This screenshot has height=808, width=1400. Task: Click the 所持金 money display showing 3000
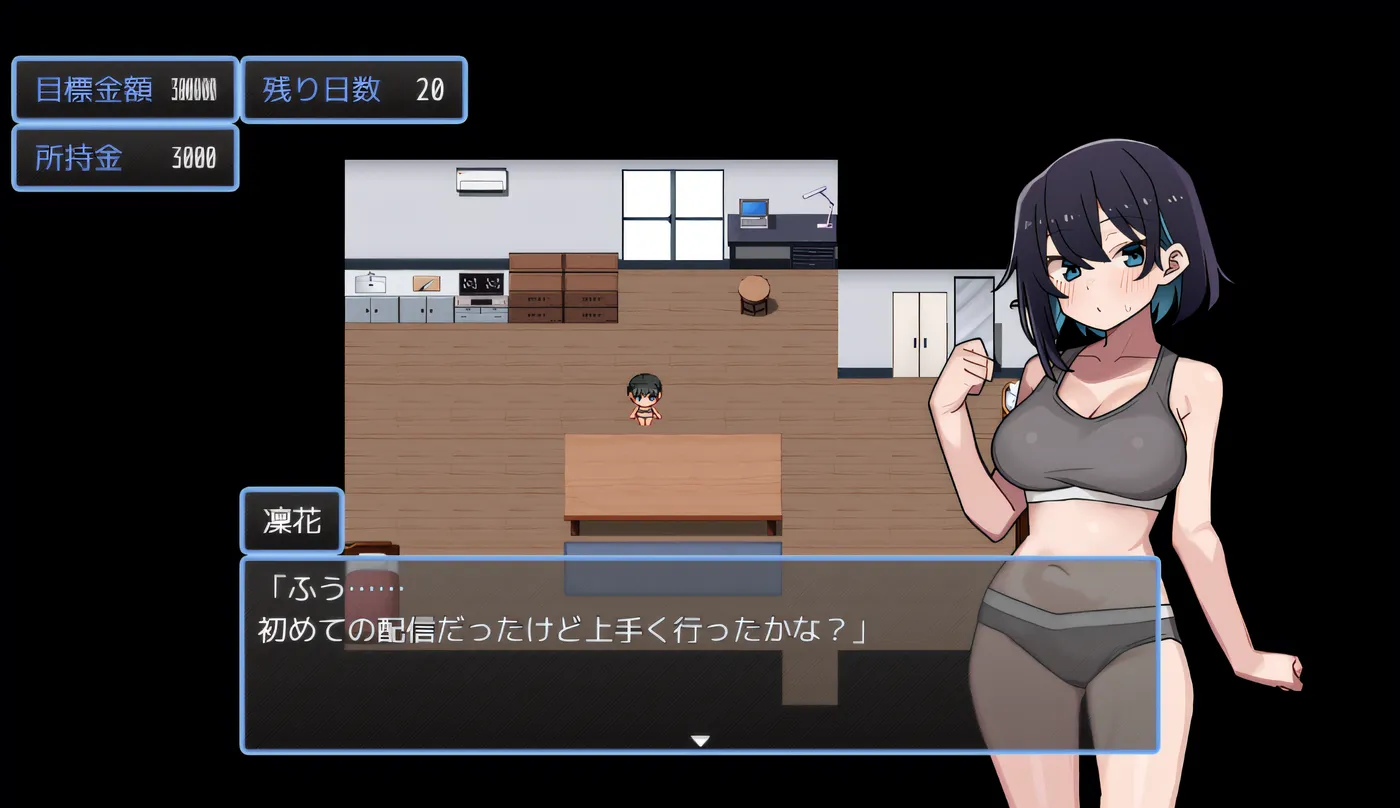click(x=124, y=158)
